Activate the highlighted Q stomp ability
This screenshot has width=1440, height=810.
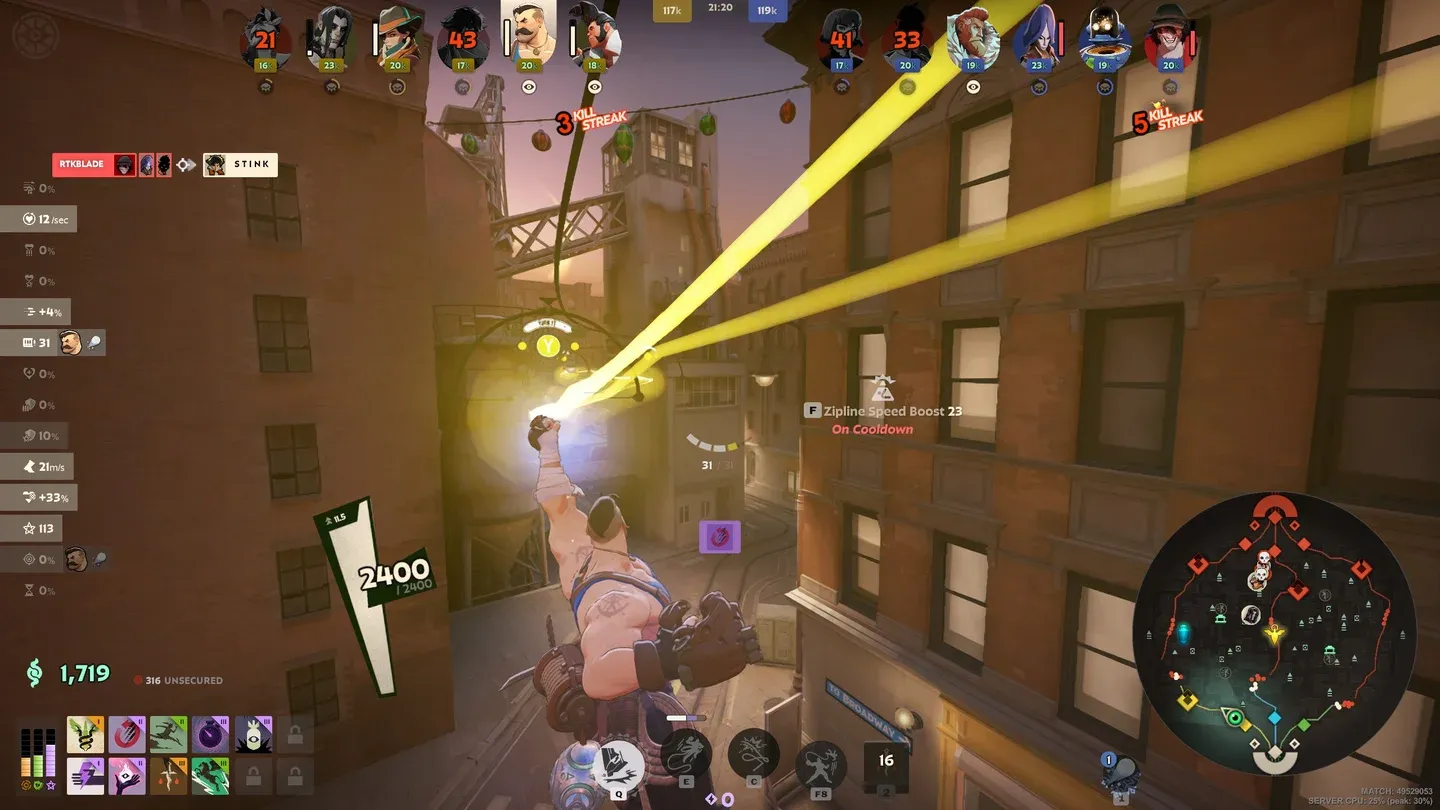pos(619,764)
